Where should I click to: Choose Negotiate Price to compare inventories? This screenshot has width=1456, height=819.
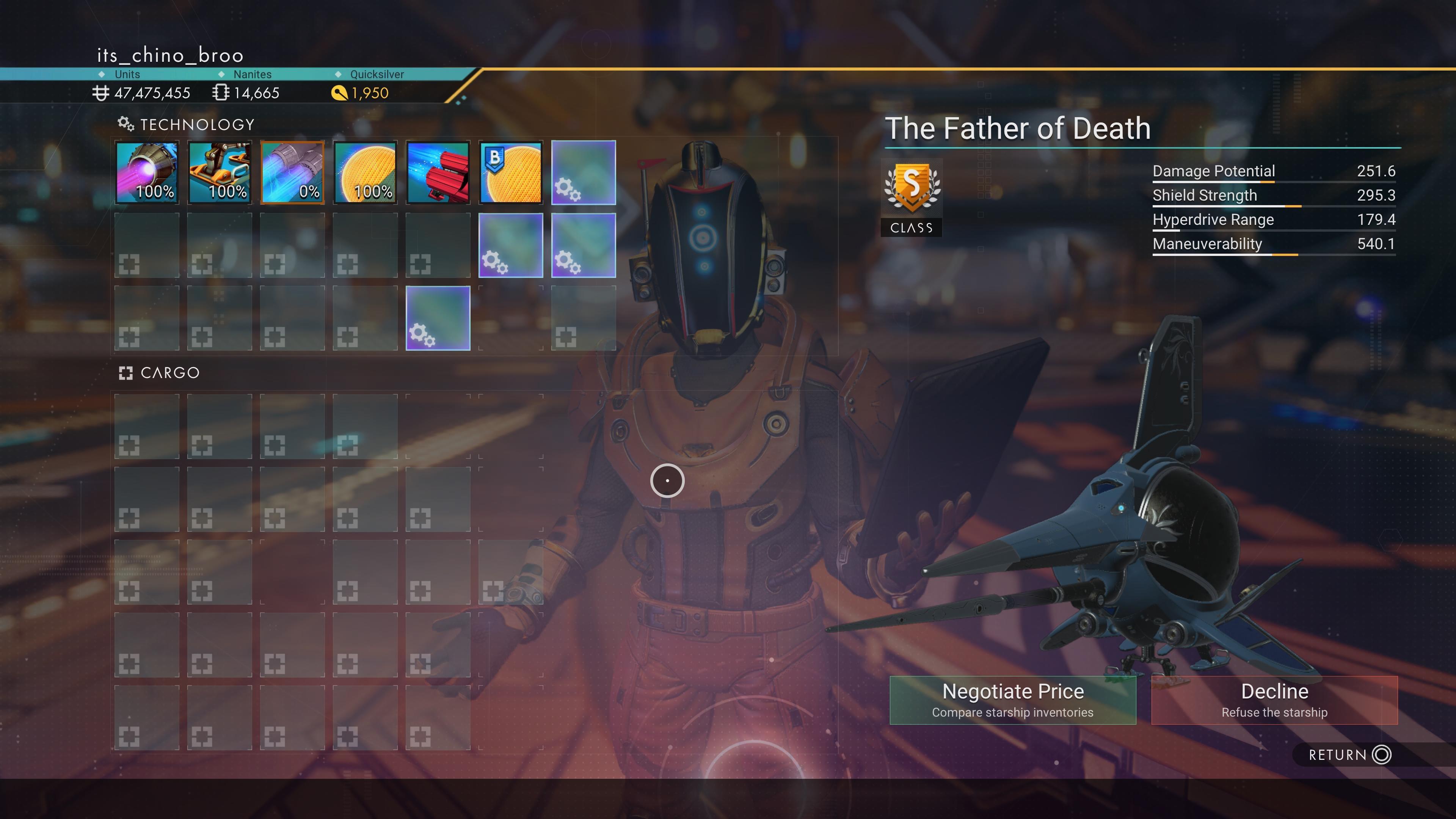1012,700
